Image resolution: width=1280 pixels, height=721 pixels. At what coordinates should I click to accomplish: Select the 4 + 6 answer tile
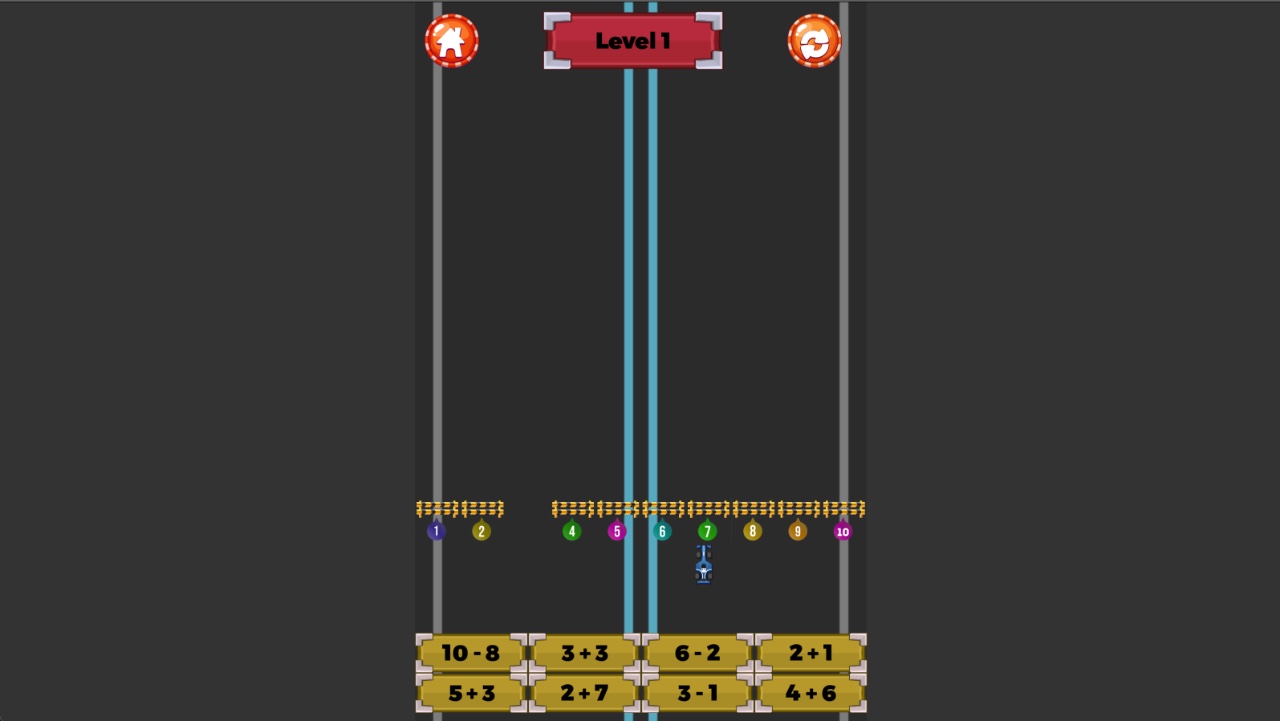tap(810, 692)
